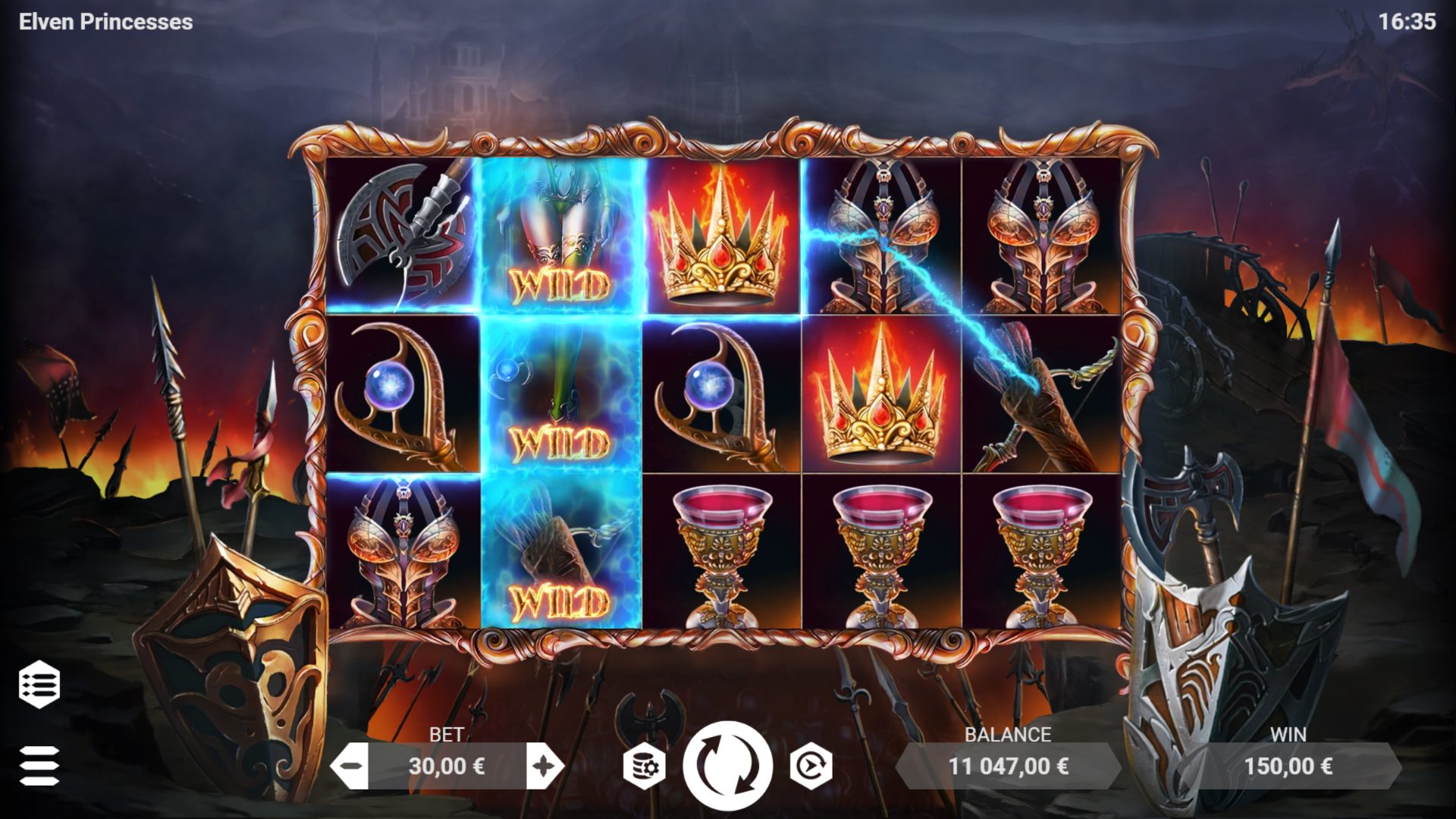Activate the autoplay hexagon button

tap(811, 766)
